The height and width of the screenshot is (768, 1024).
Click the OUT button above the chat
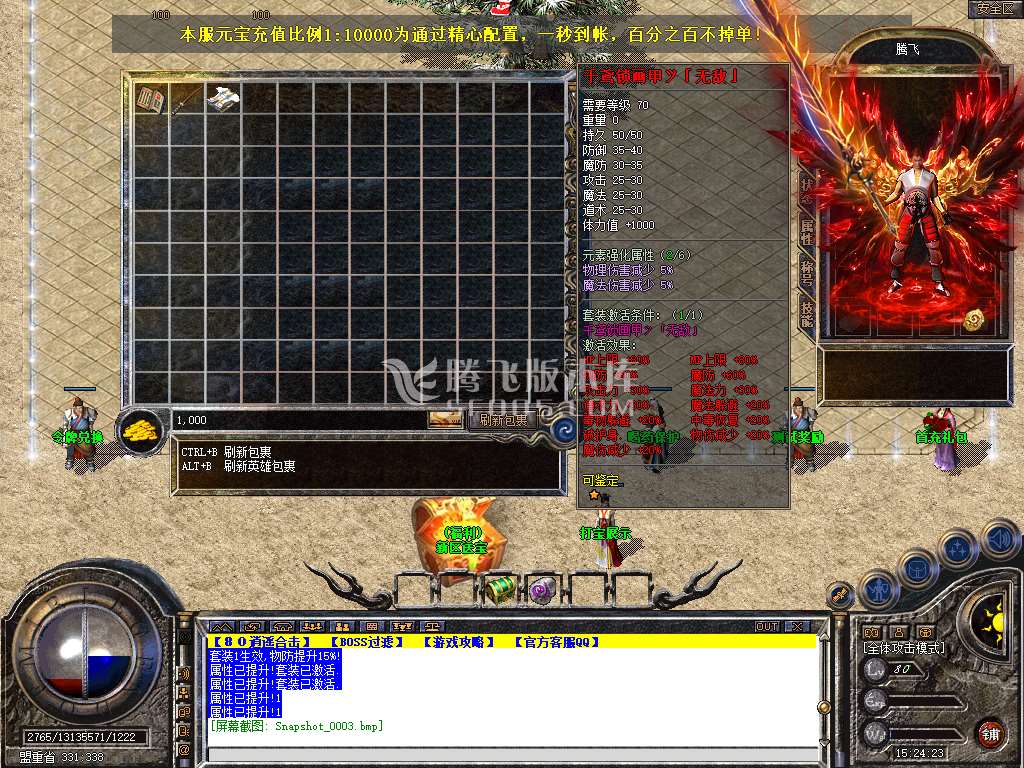click(x=767, y=626)
